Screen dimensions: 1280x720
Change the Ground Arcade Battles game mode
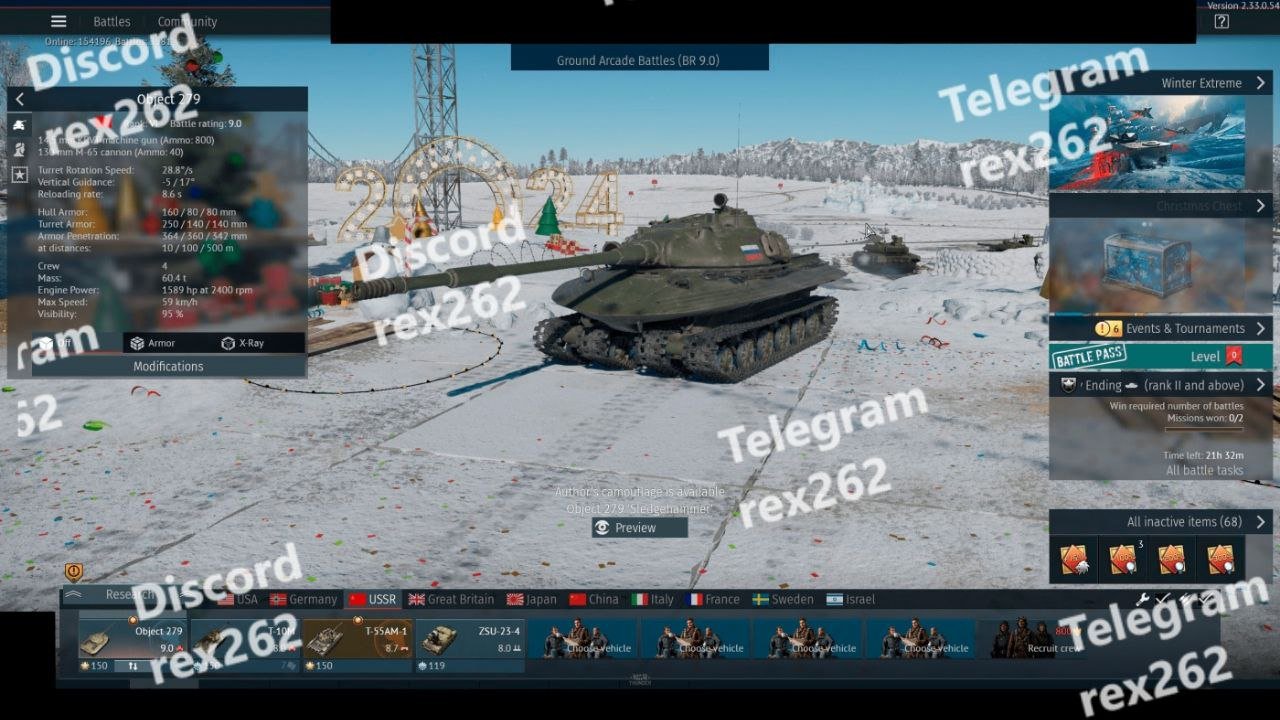[x=639, y=60]
